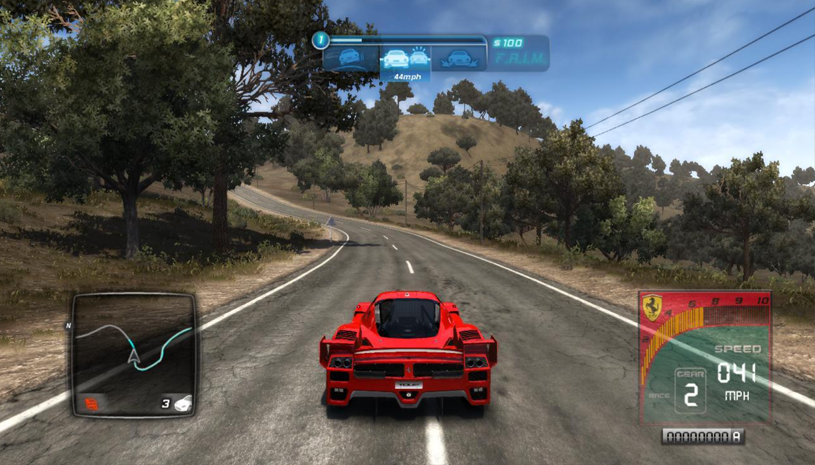Select the drifting car F.R.I.M. icon
The image size is (815, 465).
(350, 58)
